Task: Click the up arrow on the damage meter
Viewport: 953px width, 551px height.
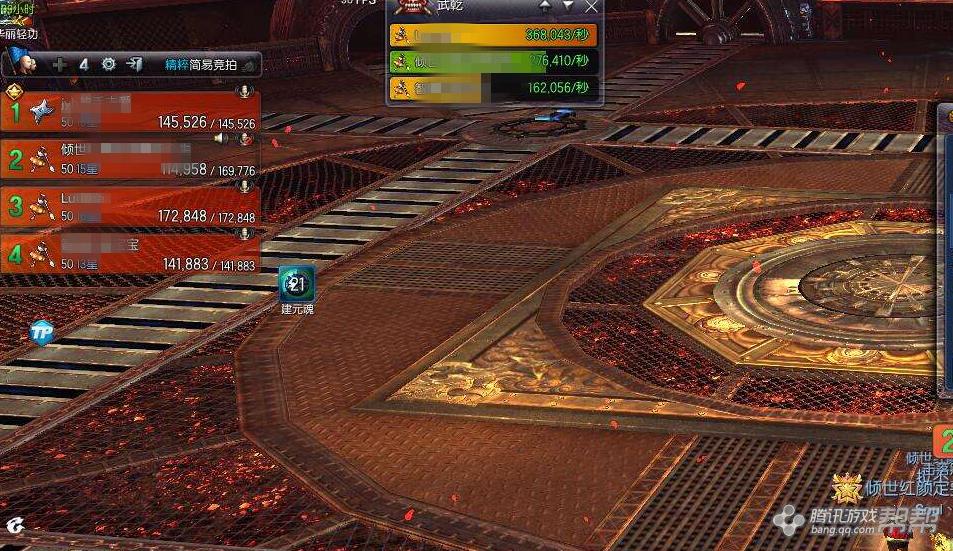Action: click(545, 6)
